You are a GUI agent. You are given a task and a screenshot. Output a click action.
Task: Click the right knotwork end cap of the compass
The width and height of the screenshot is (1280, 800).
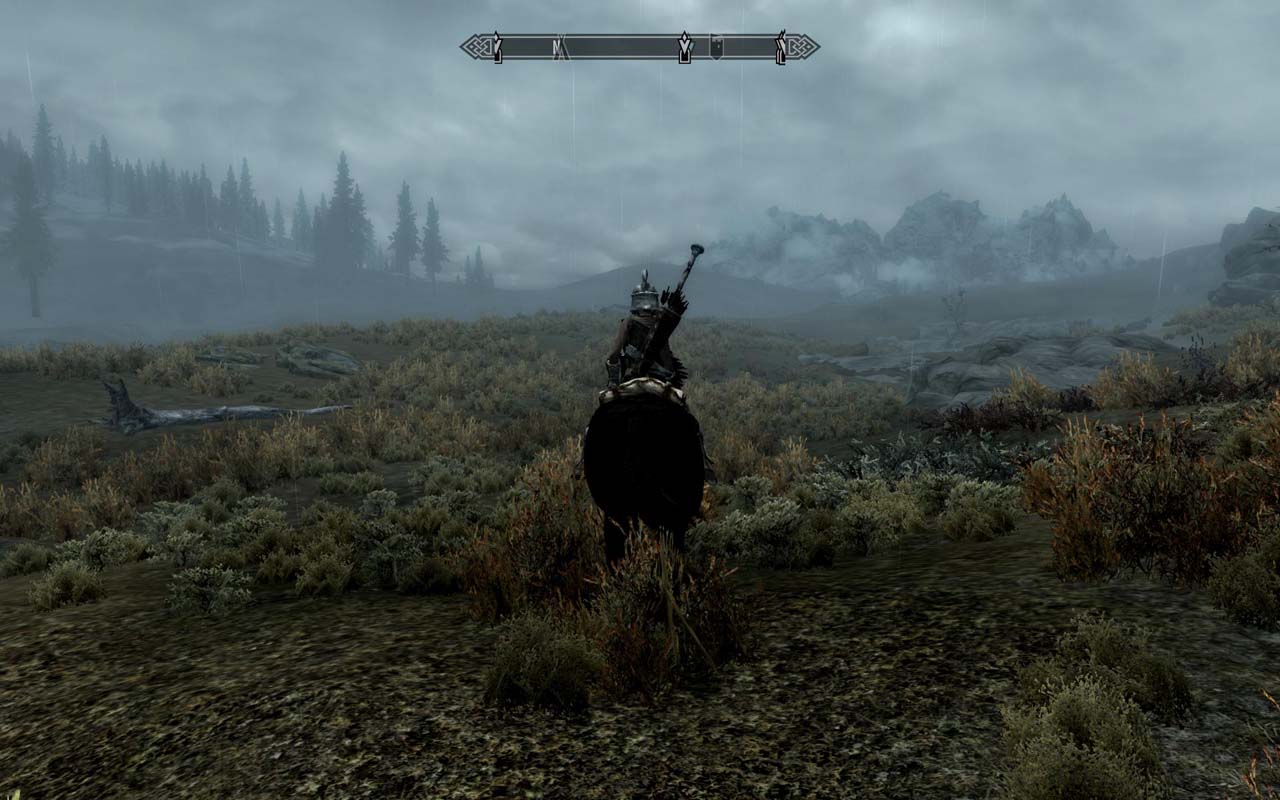point(800,45)
